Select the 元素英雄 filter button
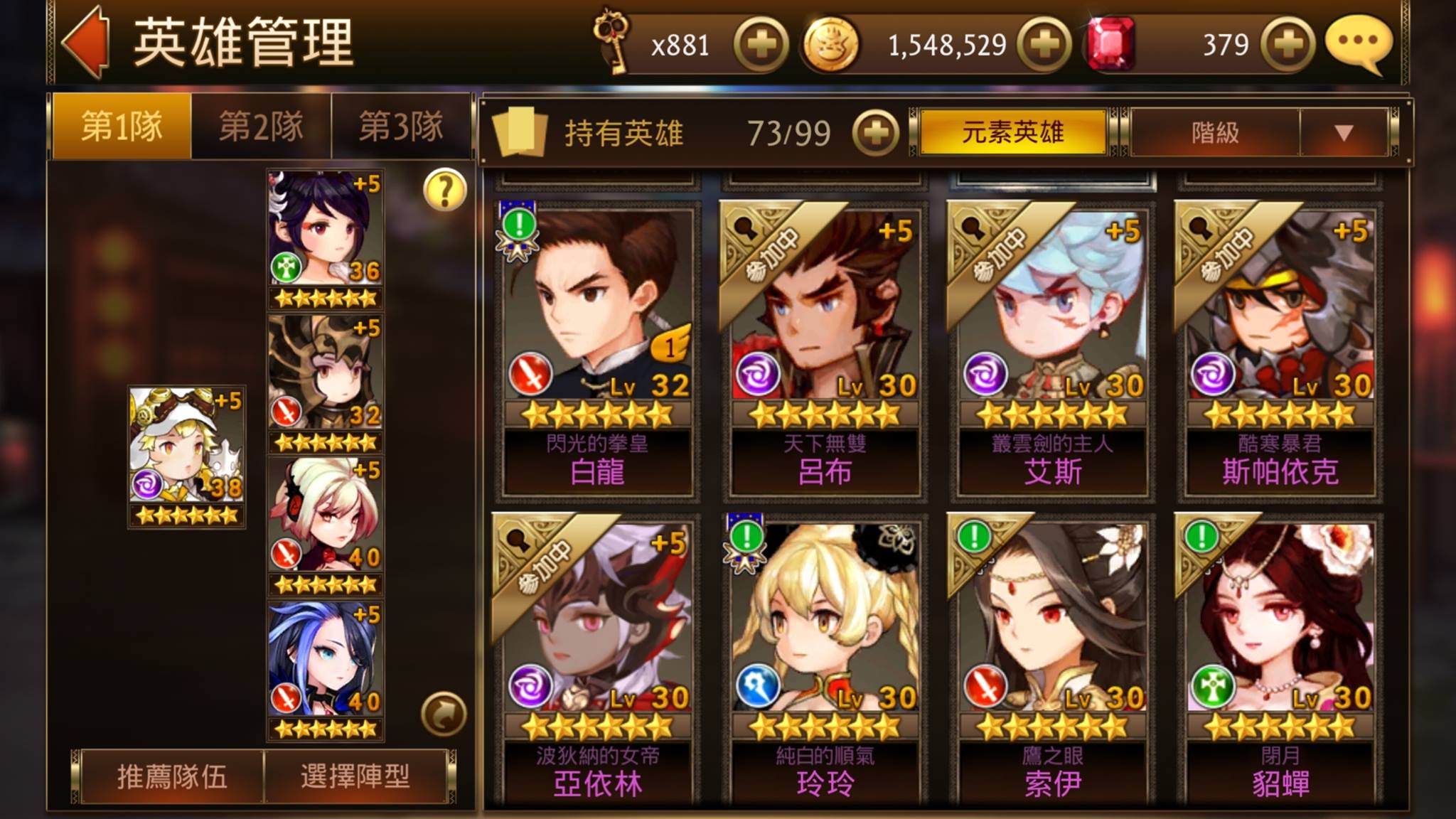Viewport: 1456px width, 819px height. pyautogui.click(x=1012, y=132)
